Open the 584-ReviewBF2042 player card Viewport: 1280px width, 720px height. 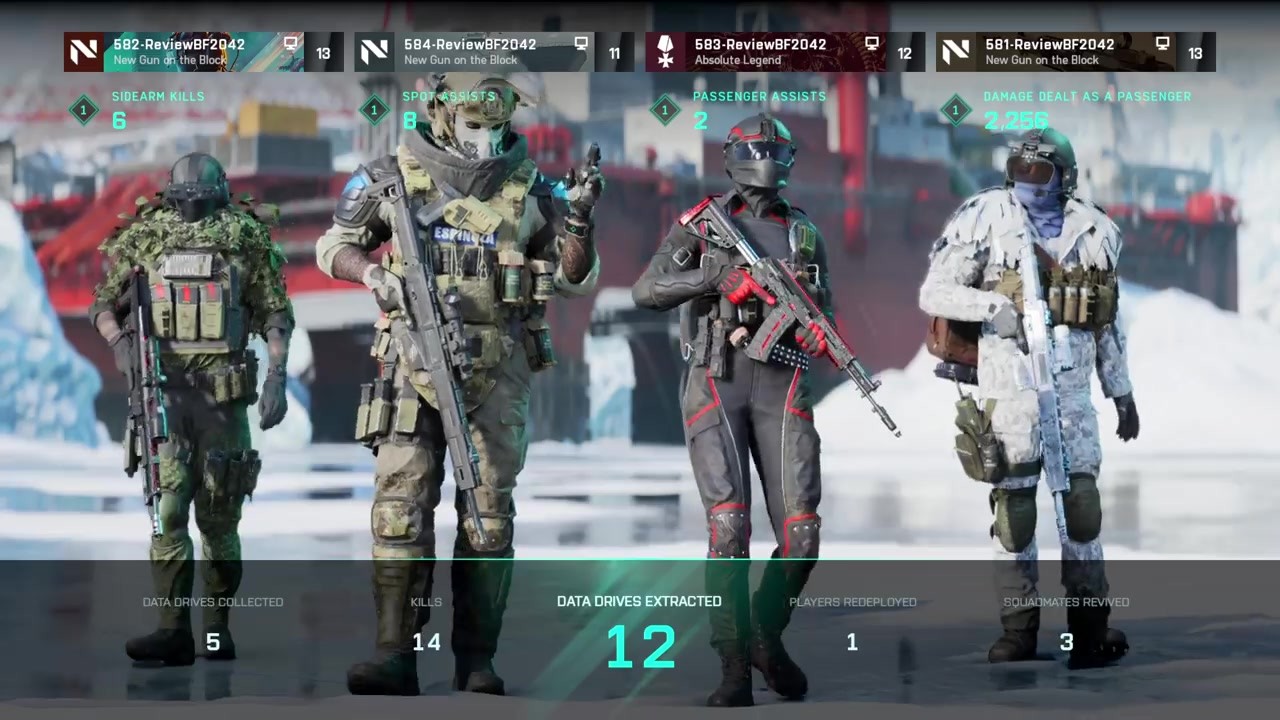point(493,52)
